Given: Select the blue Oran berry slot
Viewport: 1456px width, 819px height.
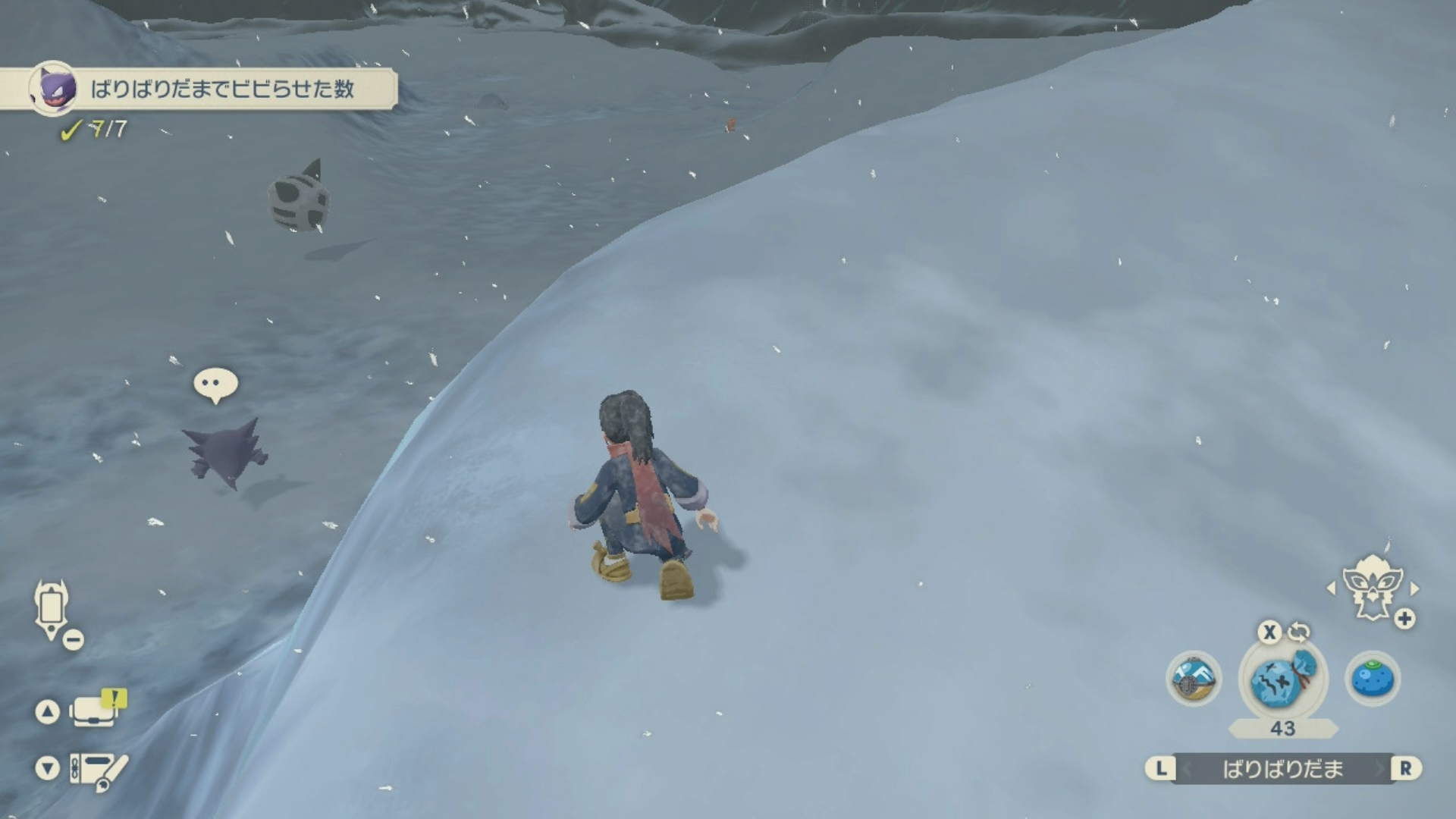Looking at the screenshot, I should point(1373,679).
